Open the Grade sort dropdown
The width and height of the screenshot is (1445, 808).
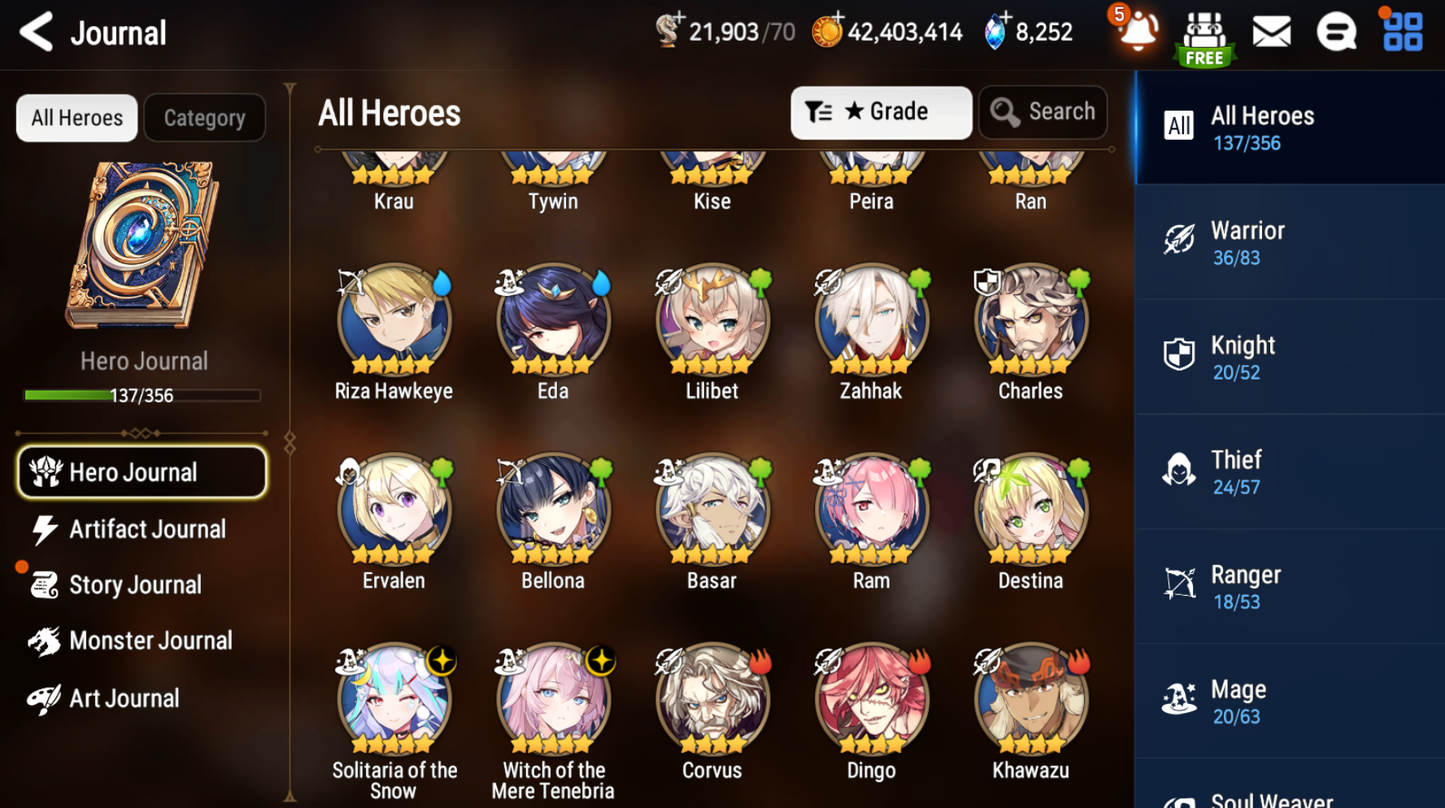pyautogui.click(x=880, y=112)
